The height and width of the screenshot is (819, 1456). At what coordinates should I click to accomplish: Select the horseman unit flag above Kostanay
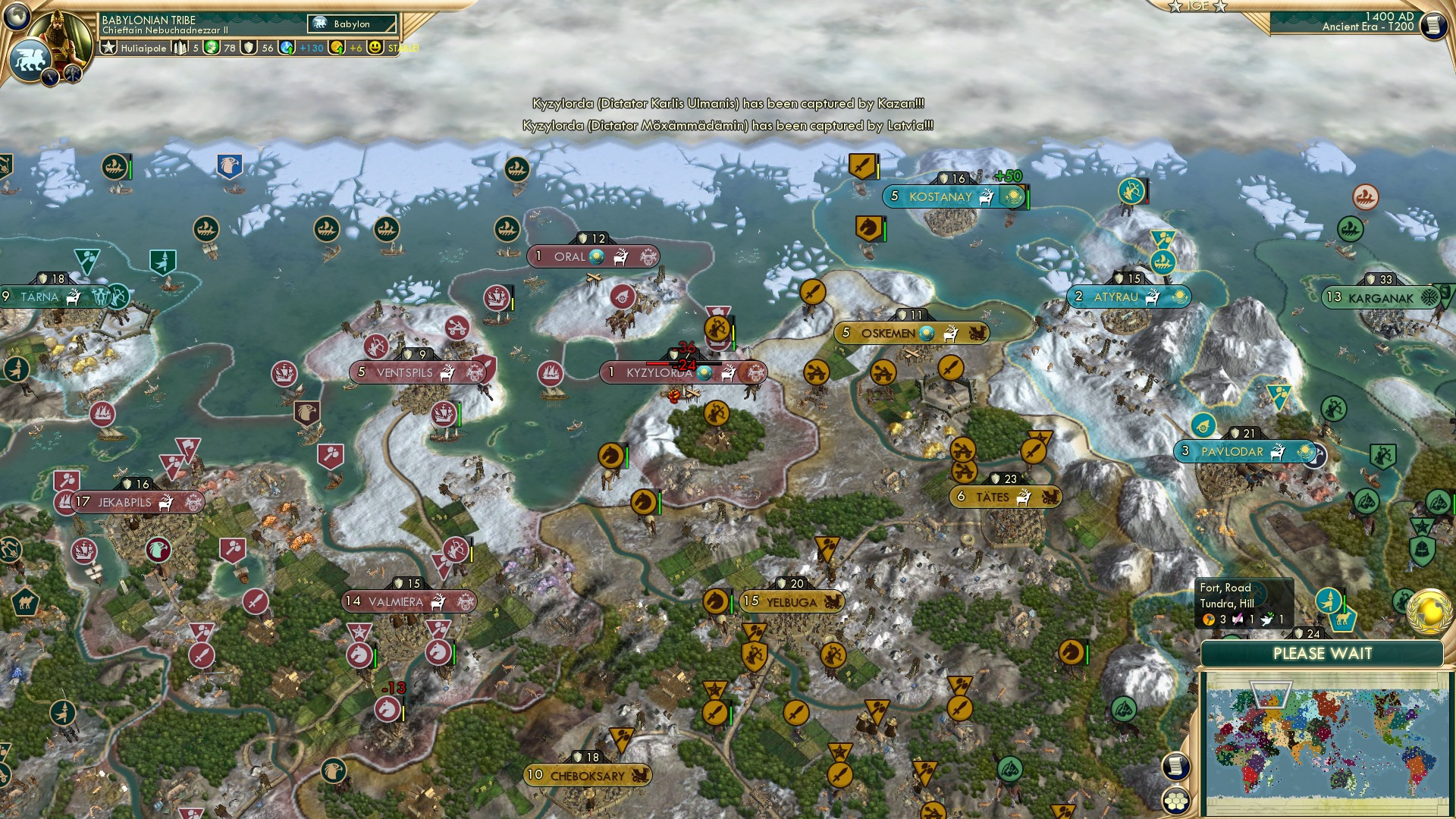click(x=867, y=227)
